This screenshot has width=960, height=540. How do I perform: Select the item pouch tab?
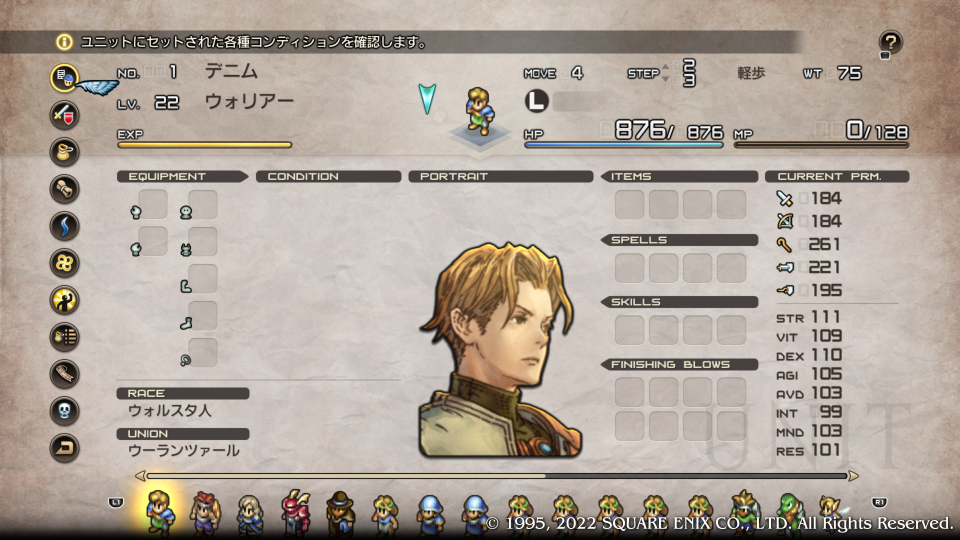point(65,151)
